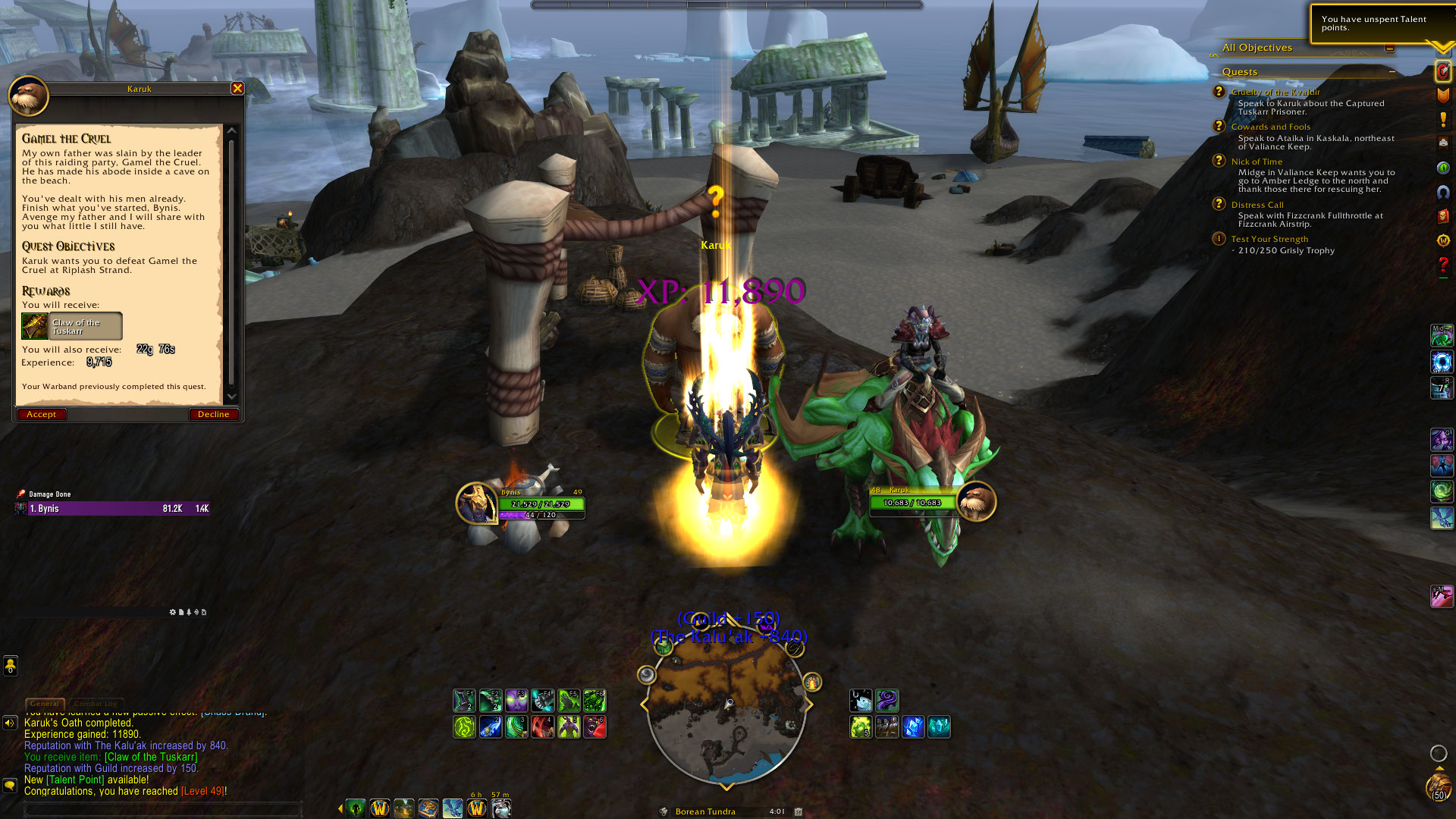The image size is (1456, 819).
Task: Click the Cruelty of the Kvaldir quest entry
Action: [1276, 93]
